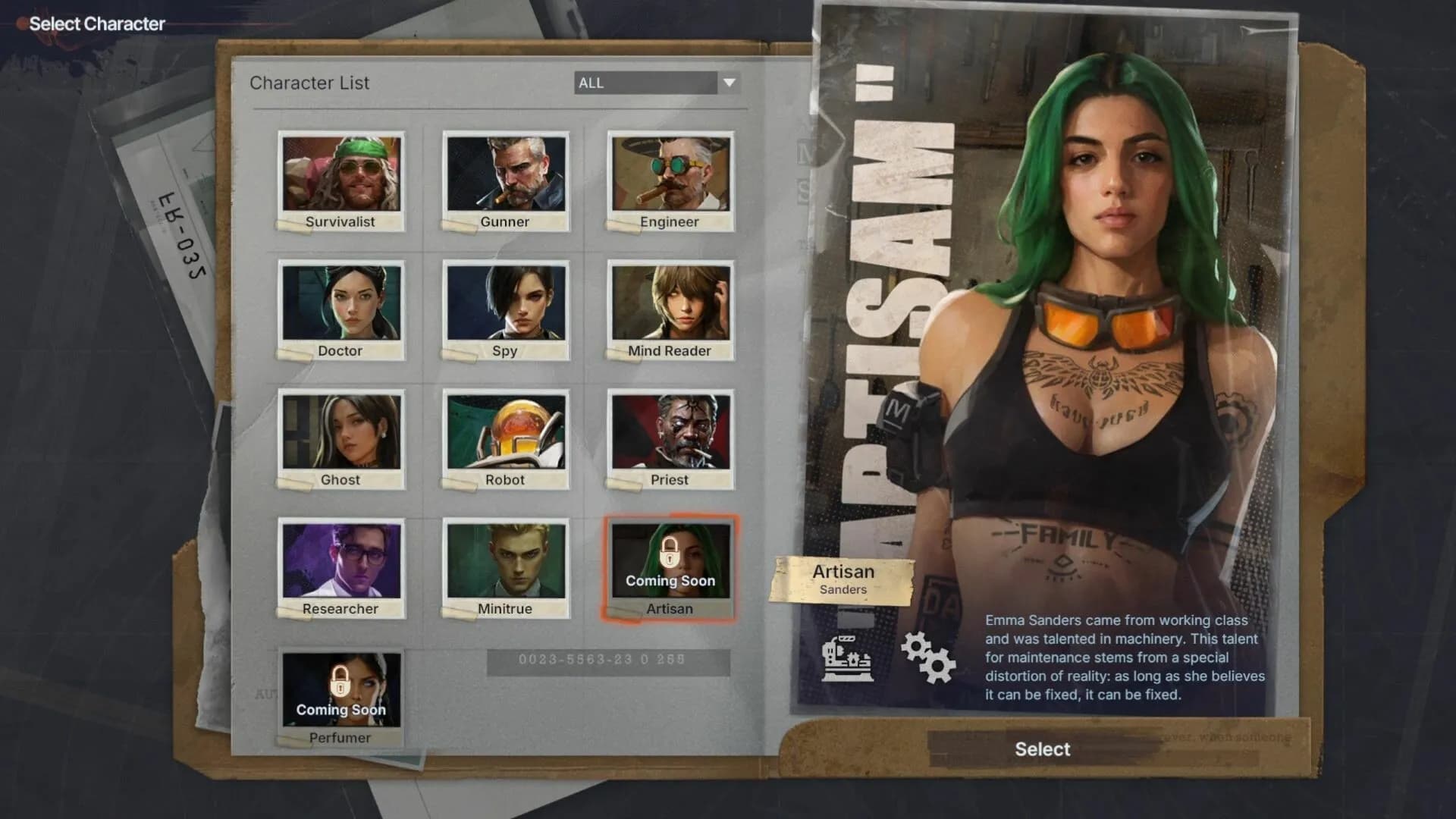The image size is (1456, 819).
Task: Click the dropdown arrow next to ALL
Action: tap(729, 83)
